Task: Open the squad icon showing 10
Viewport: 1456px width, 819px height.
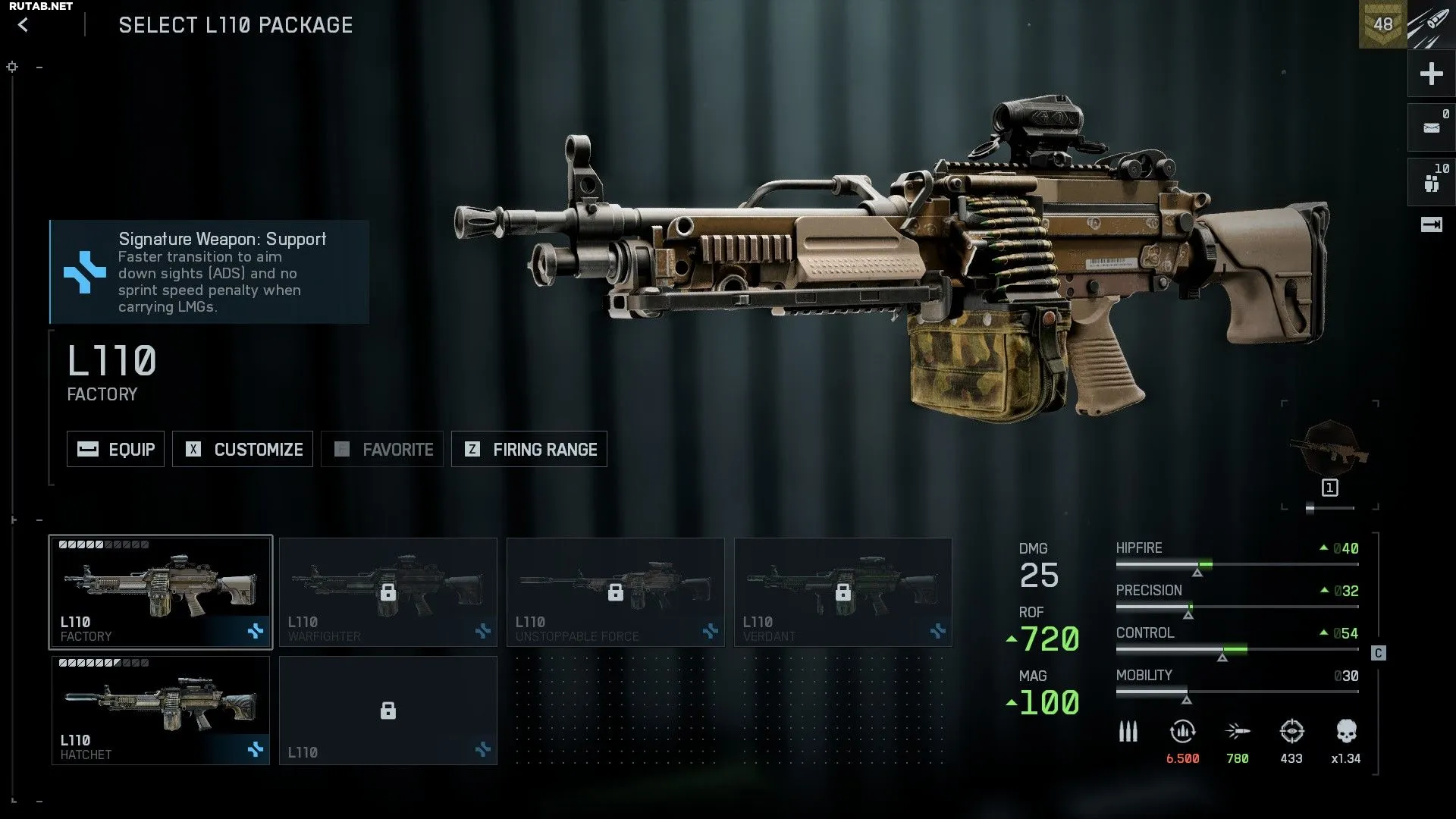Action: click(1431, 182)
